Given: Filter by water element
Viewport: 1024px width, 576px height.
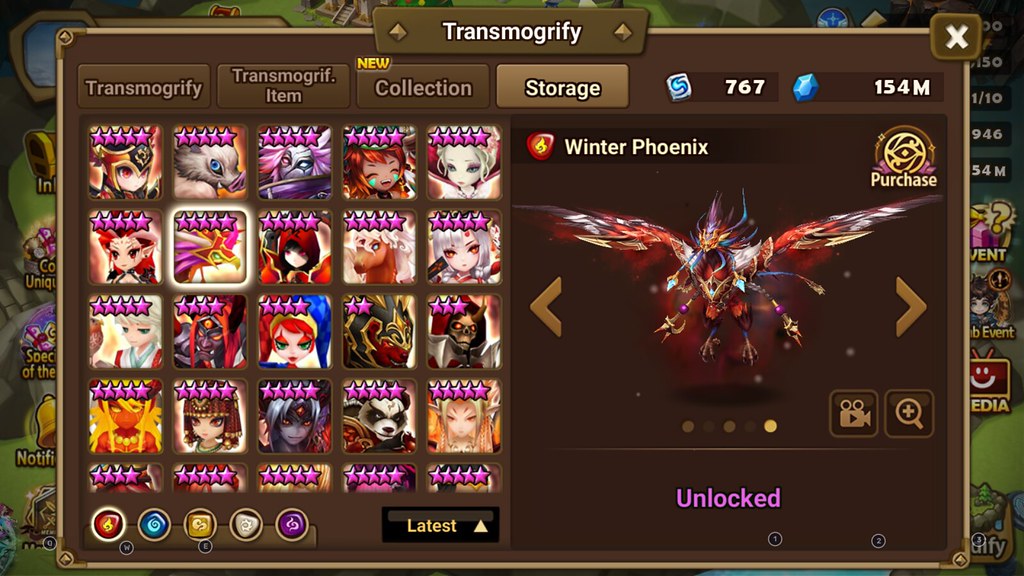Looking at the screenshot, I should point(154,524).
